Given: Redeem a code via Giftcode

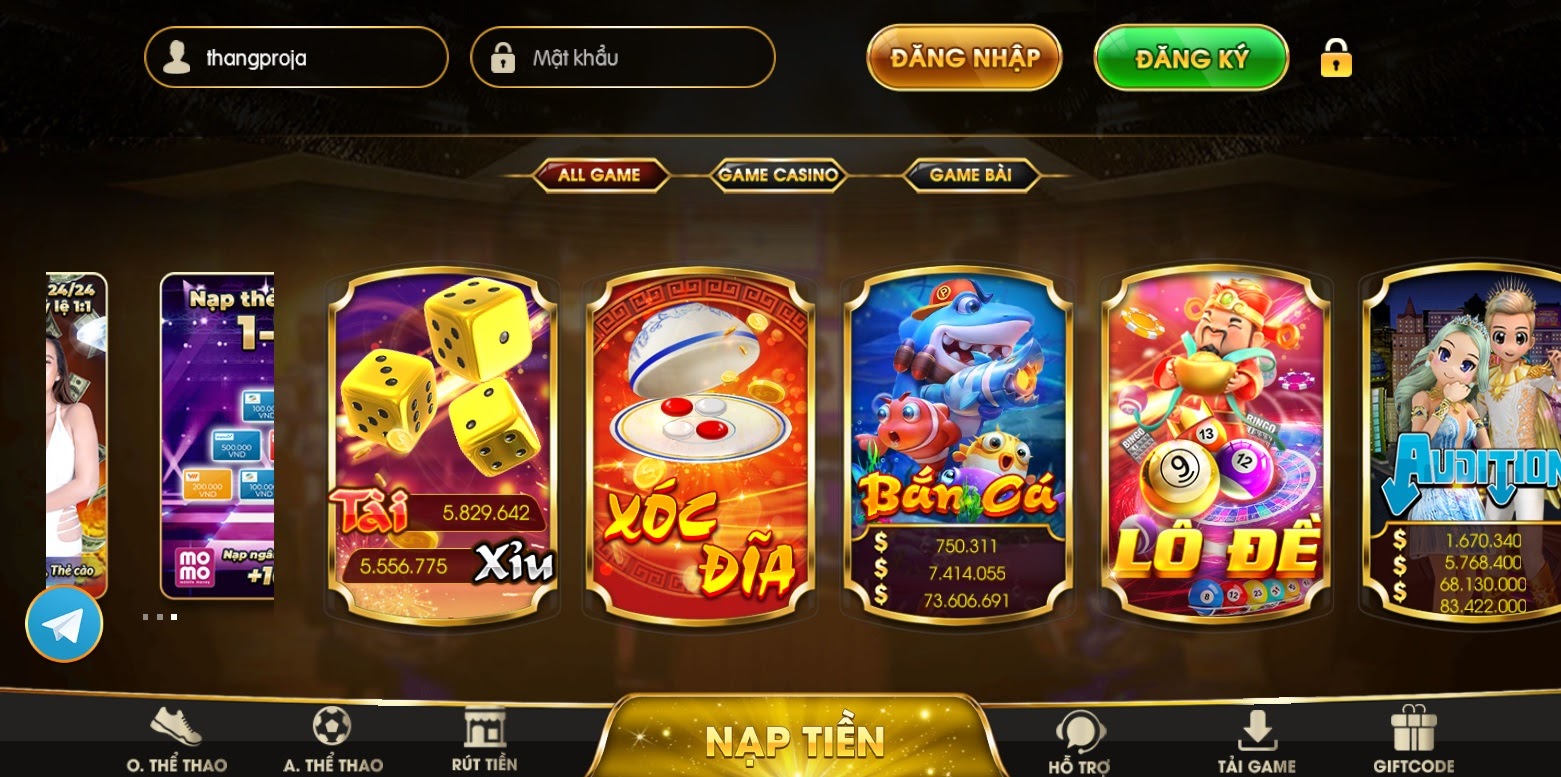Looking at the screenshot, I should (x=1413, y=741).
